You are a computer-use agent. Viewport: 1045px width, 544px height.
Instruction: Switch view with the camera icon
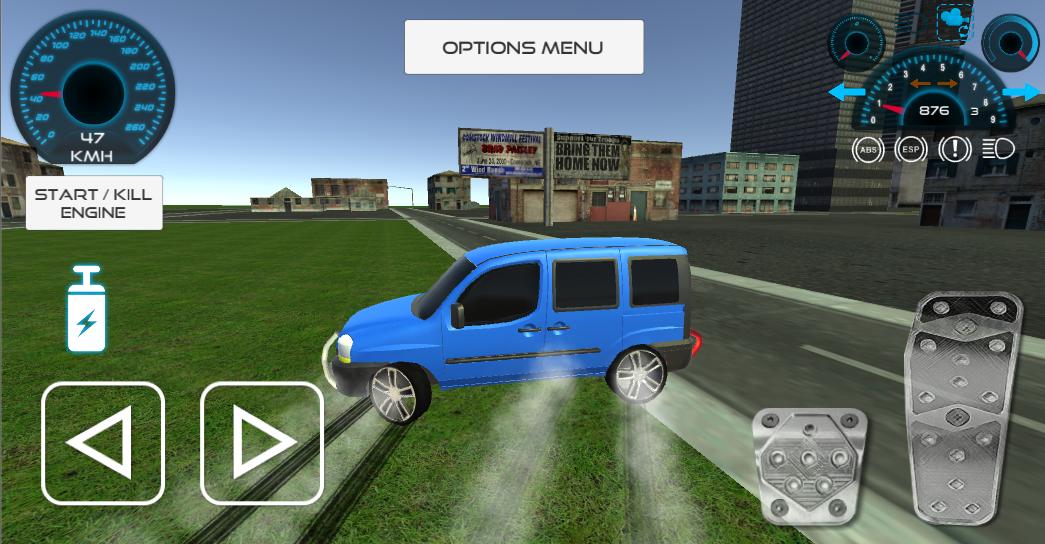pyautogui.click(x=954, y=22)
